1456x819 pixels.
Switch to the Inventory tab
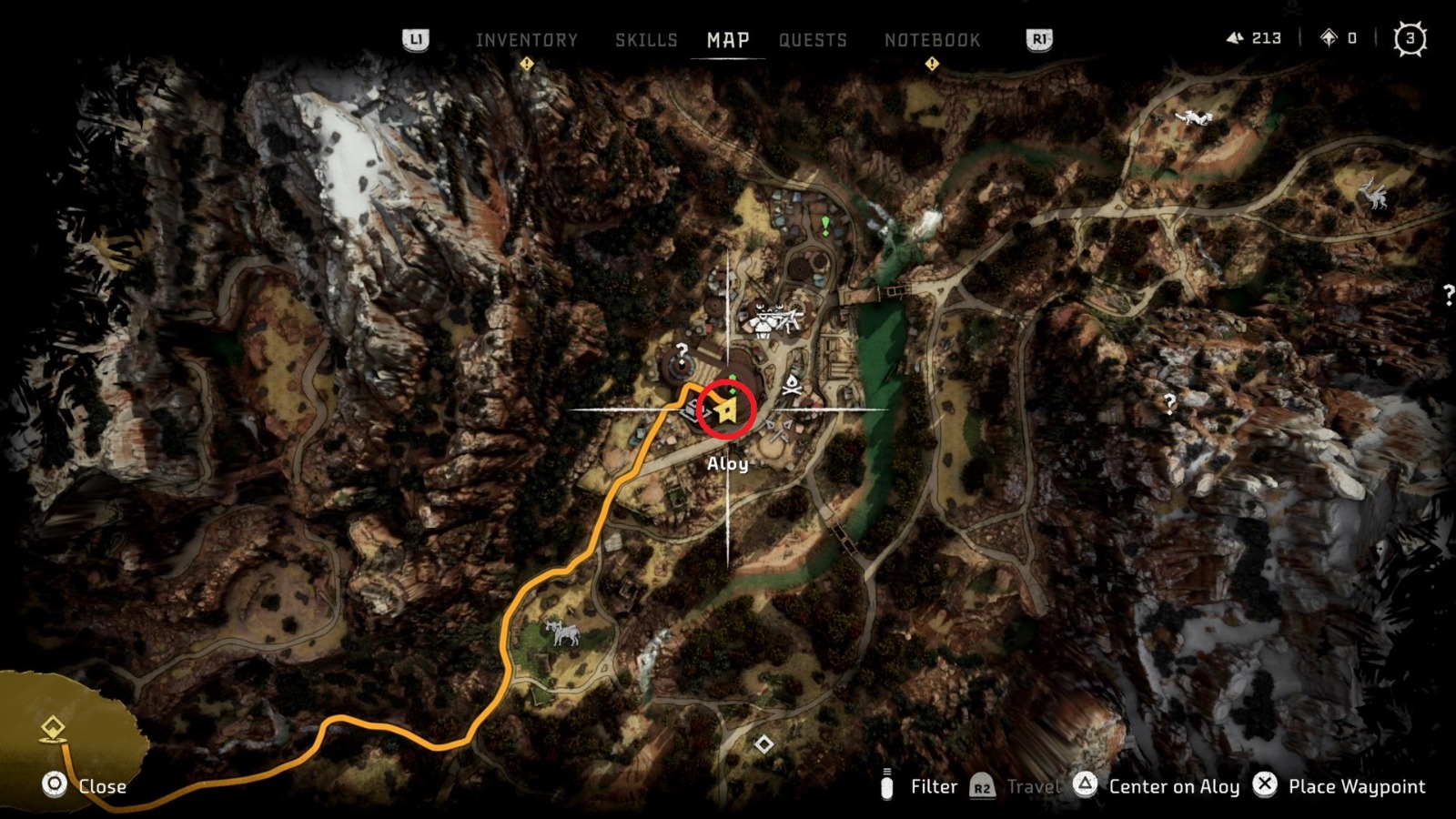[x=524, y=39]
